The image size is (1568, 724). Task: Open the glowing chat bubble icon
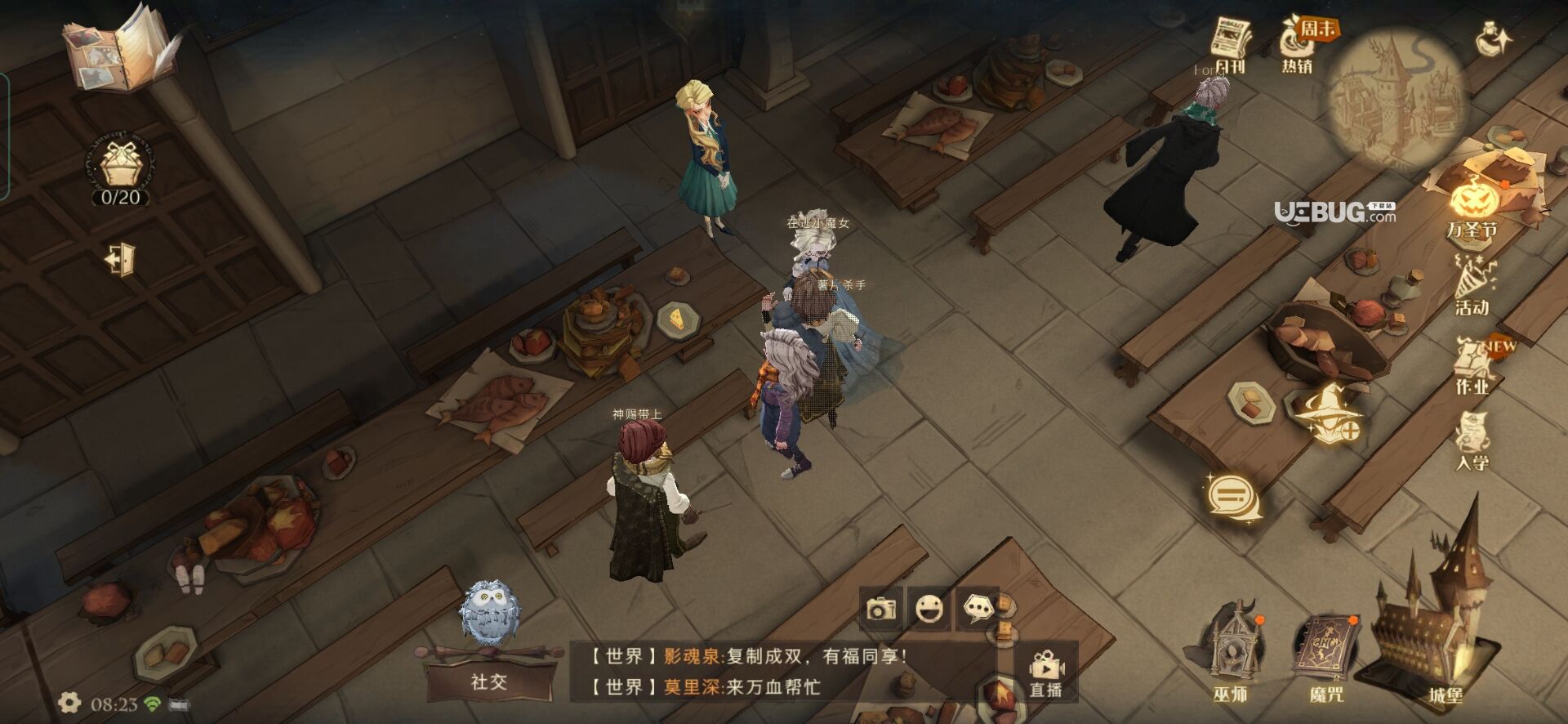1233,496
